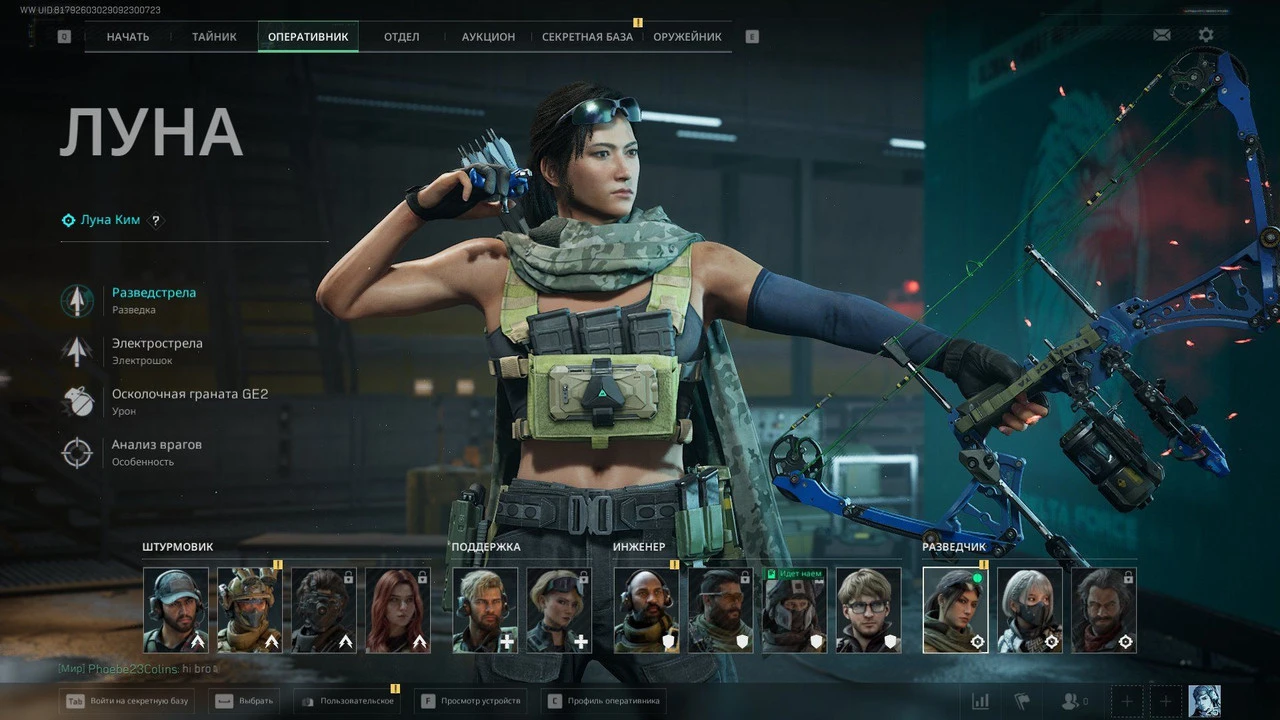
Task: Pick the engineer operator wearing glasses
Action: tap(868, 610)
